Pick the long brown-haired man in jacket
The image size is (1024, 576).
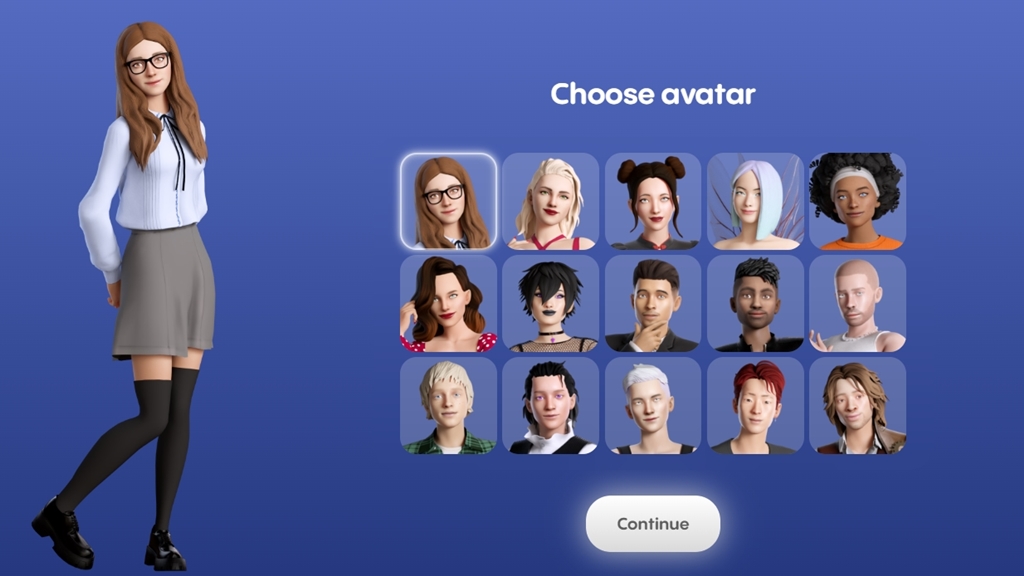click(857, 406)
